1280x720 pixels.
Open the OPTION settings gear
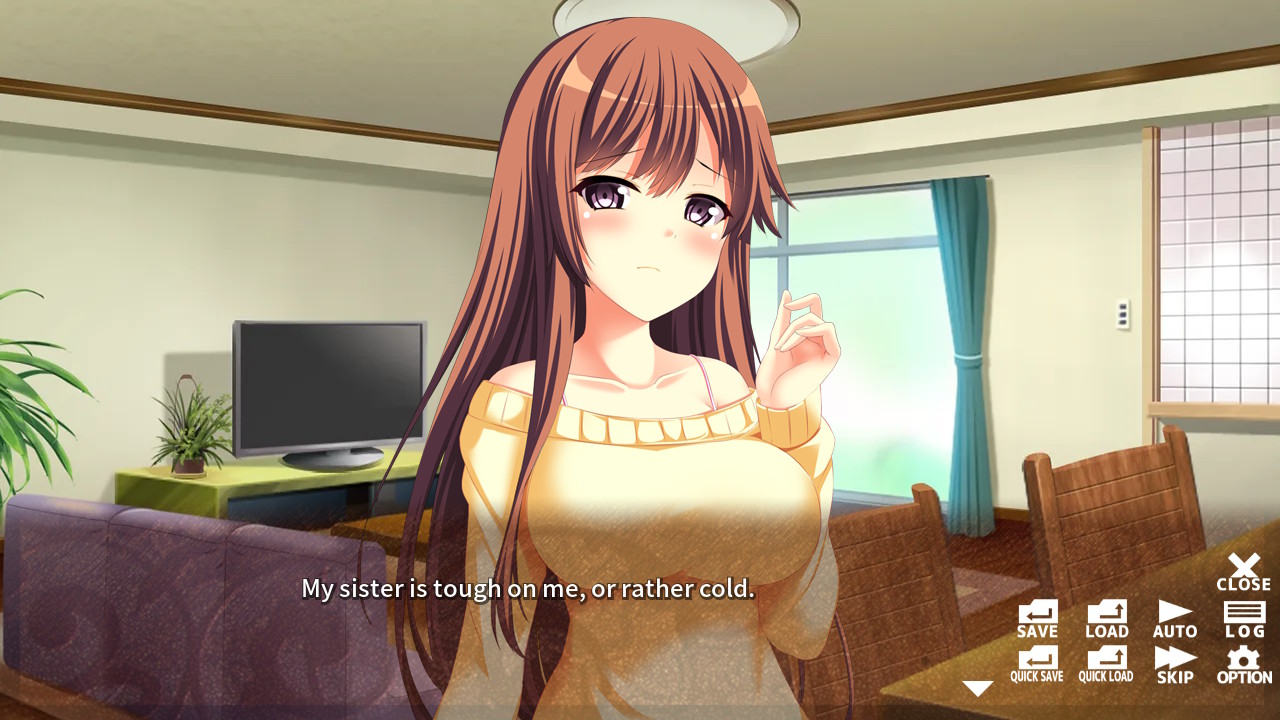pyautogui.click(x=1243, y=662)
